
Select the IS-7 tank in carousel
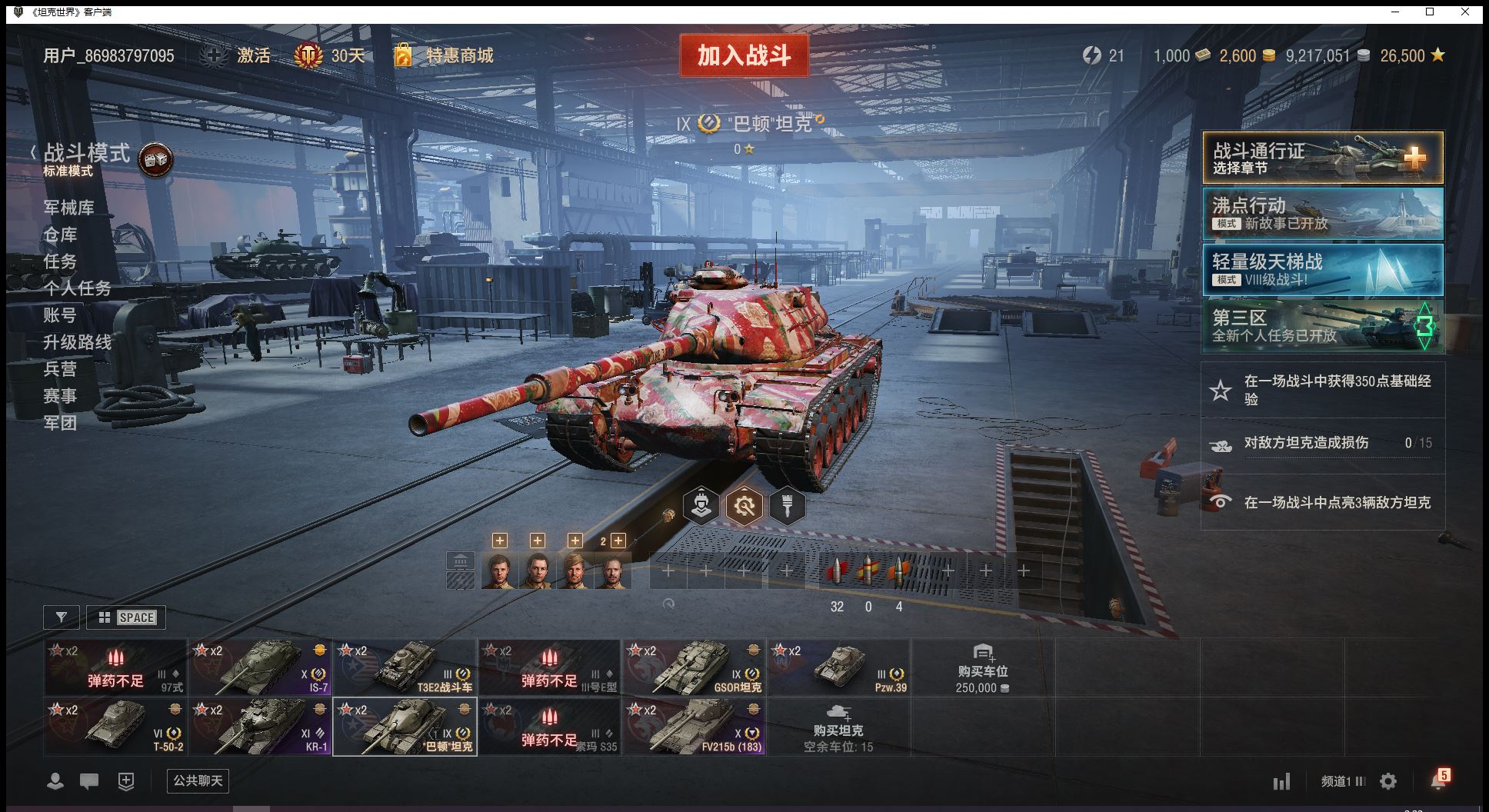click(260, 667)
